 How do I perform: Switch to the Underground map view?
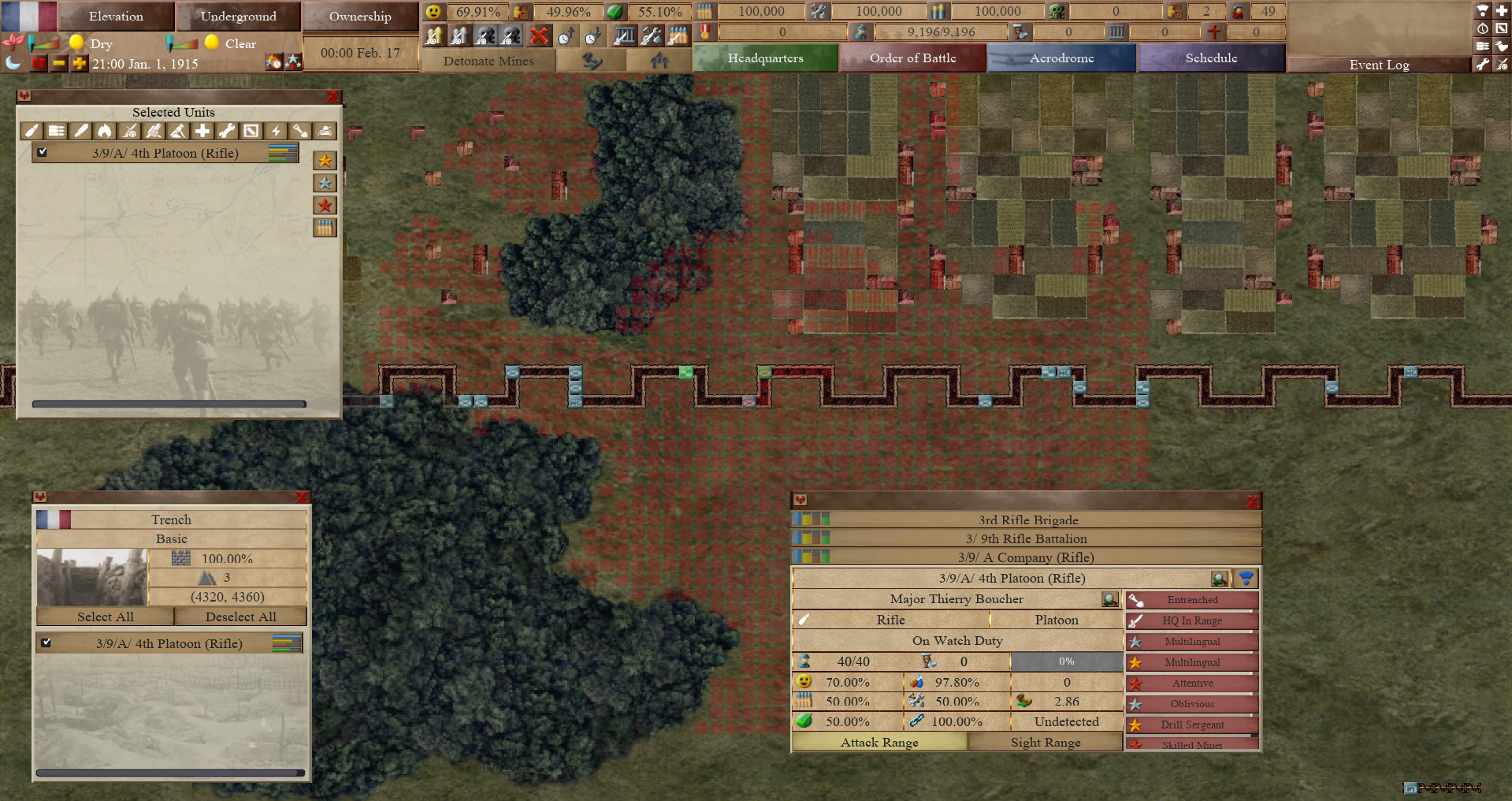click(239, 16)
